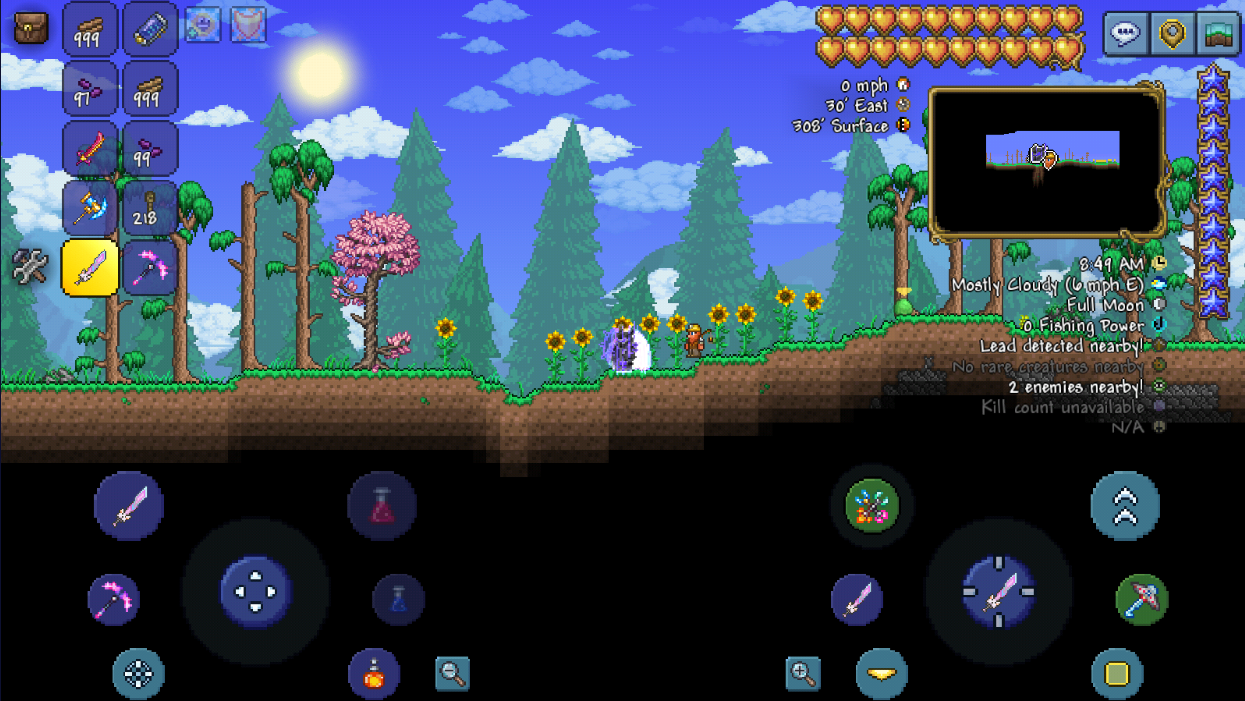Tap the yellow grapple hook button
Viewport: 1245px width, 701px height.
point(881,673)
